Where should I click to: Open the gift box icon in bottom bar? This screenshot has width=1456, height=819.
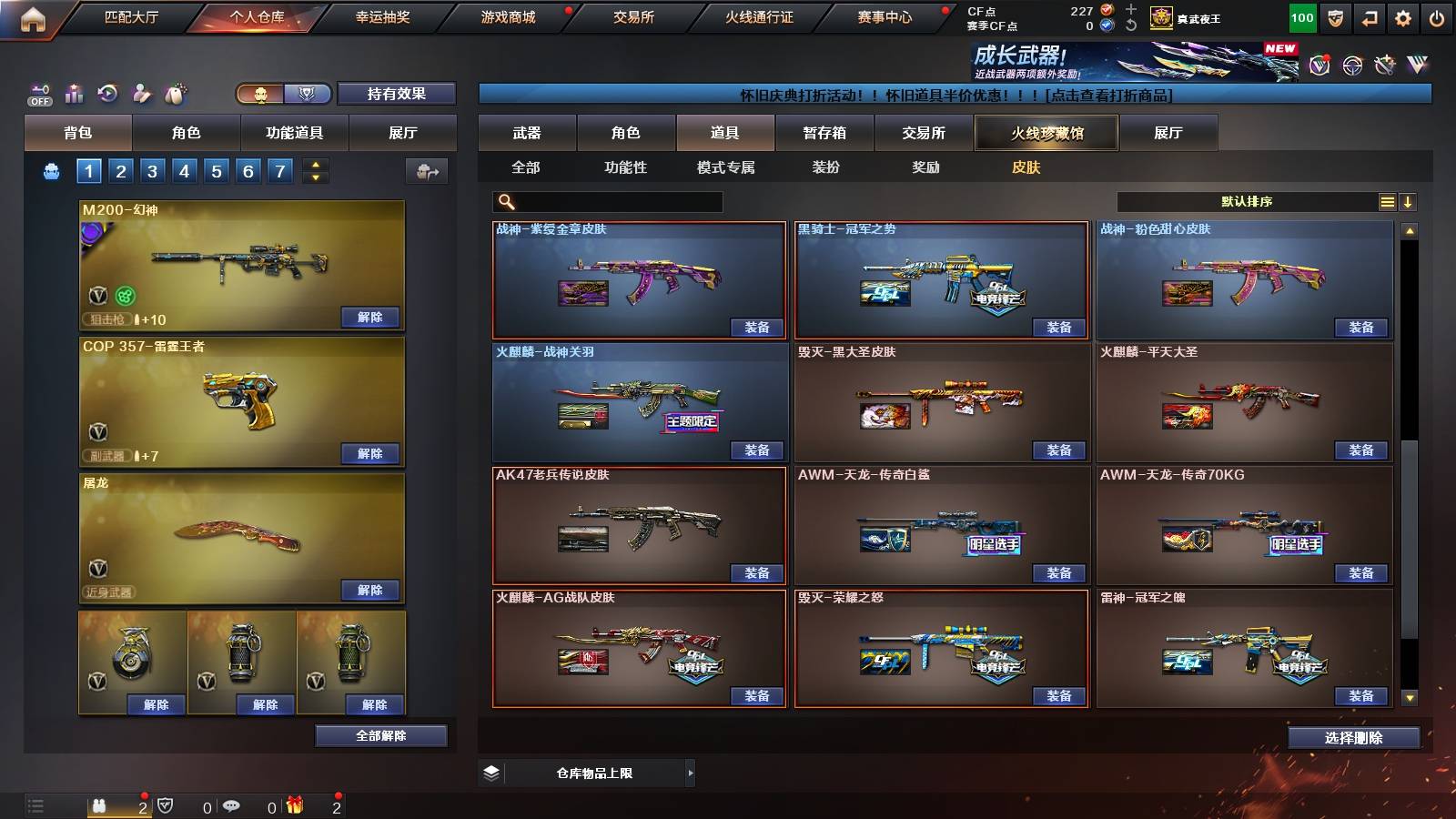(x=293, y=805)
